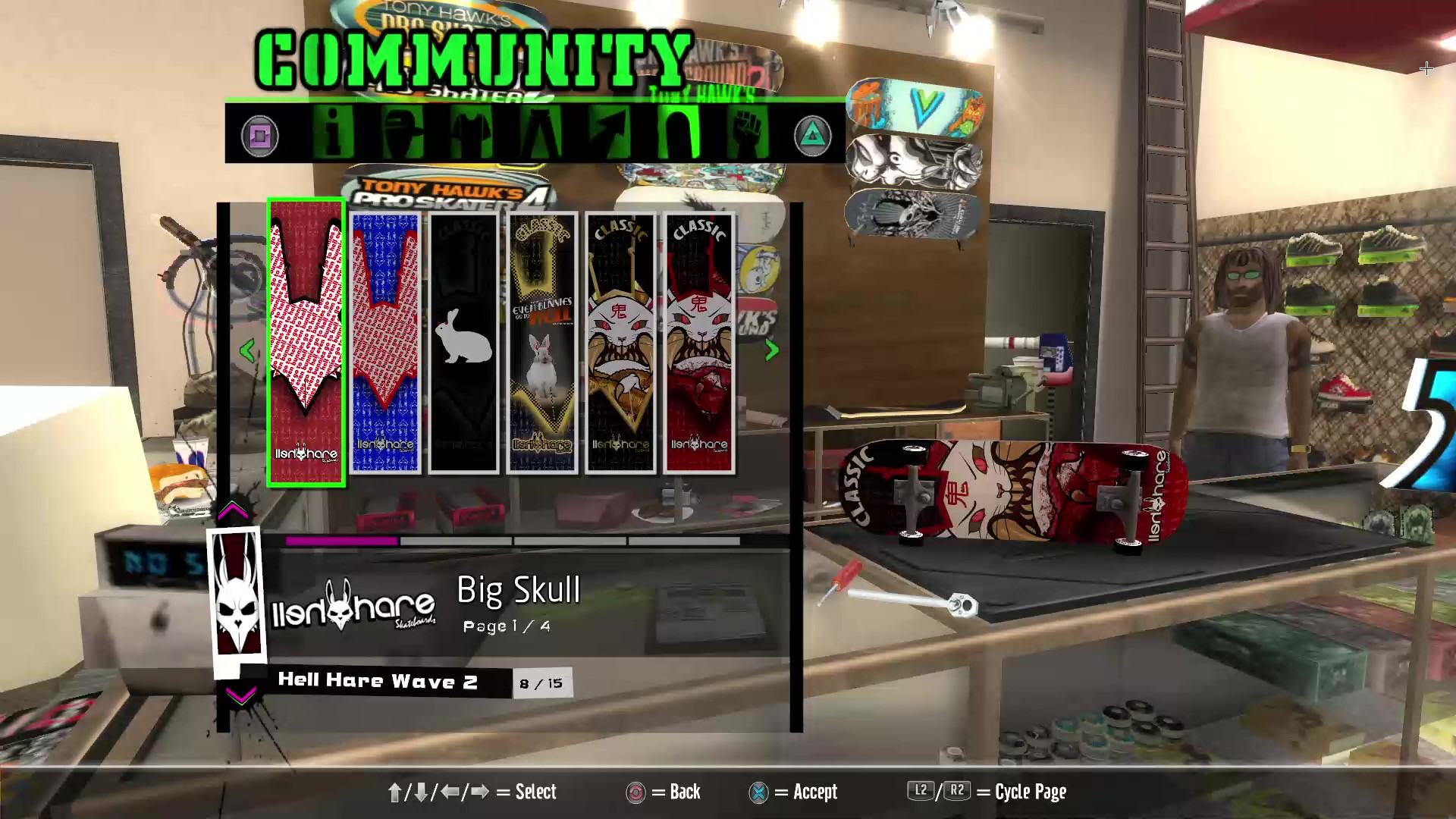The image size is (1456, 819).
Task: Go to previous decks with left arrow
Action: 247,350
